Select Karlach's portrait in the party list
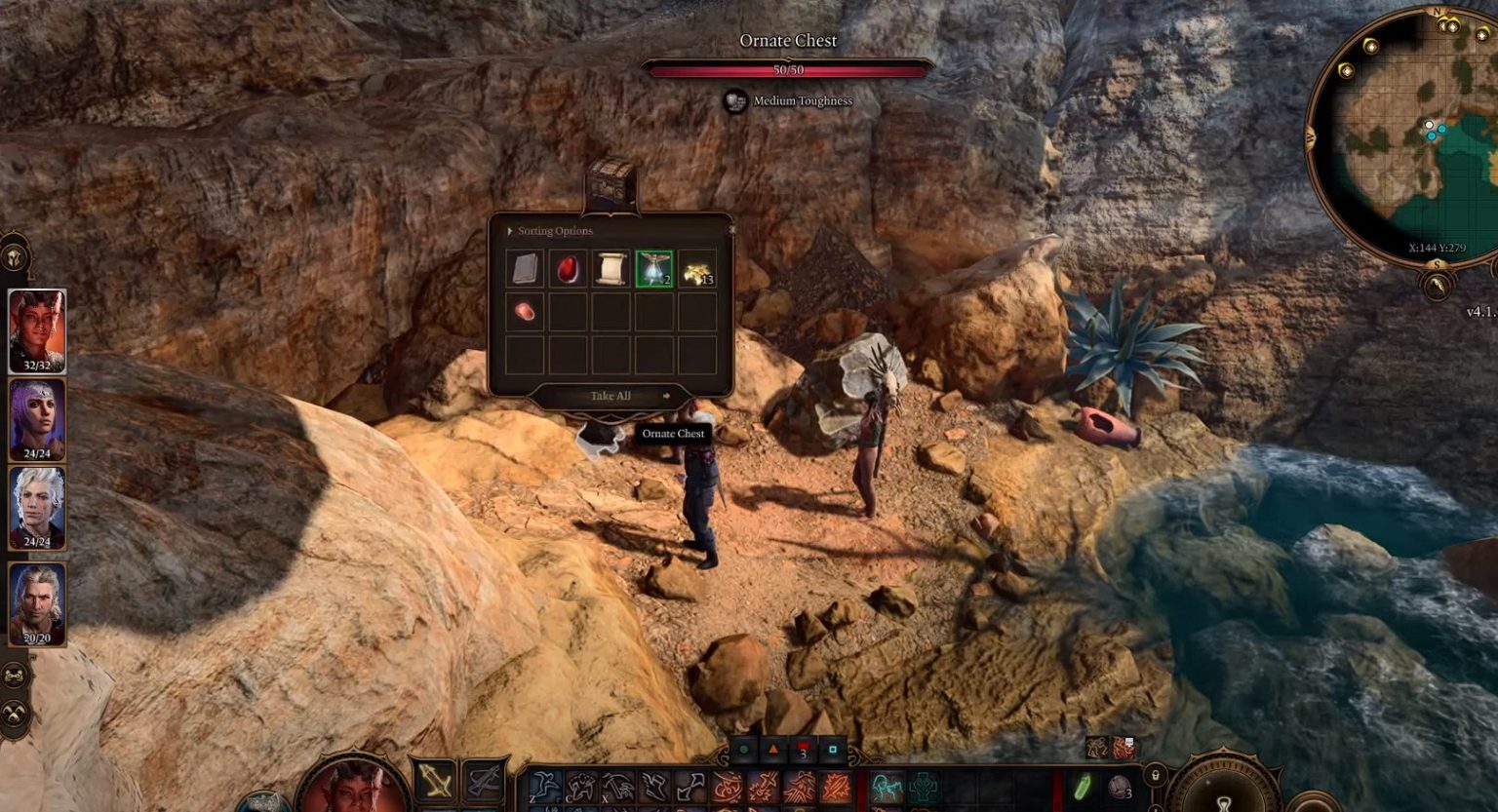1498x812 pixels. 36,327
